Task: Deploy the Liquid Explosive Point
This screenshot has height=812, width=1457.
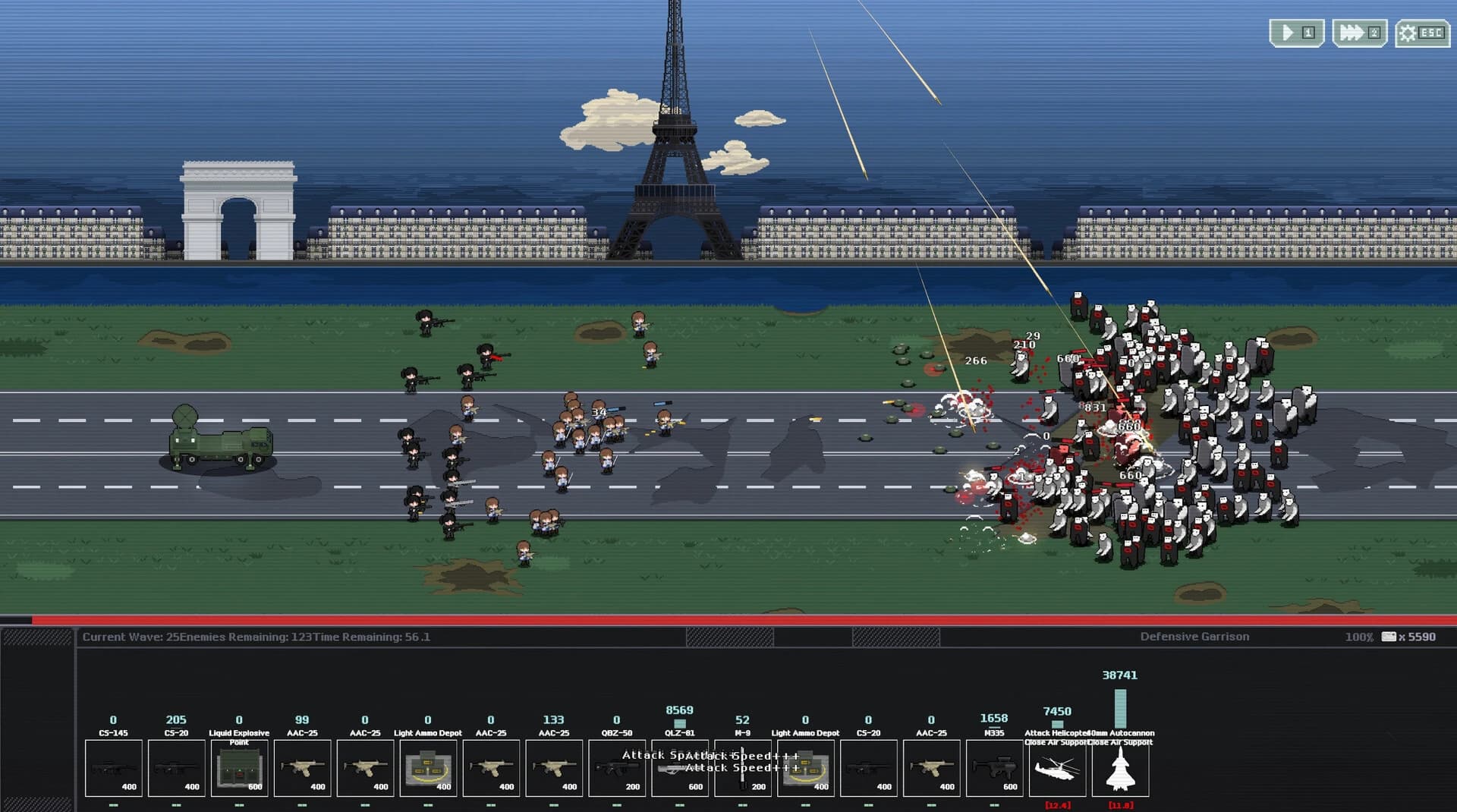Action: click(x=239, y=768)
